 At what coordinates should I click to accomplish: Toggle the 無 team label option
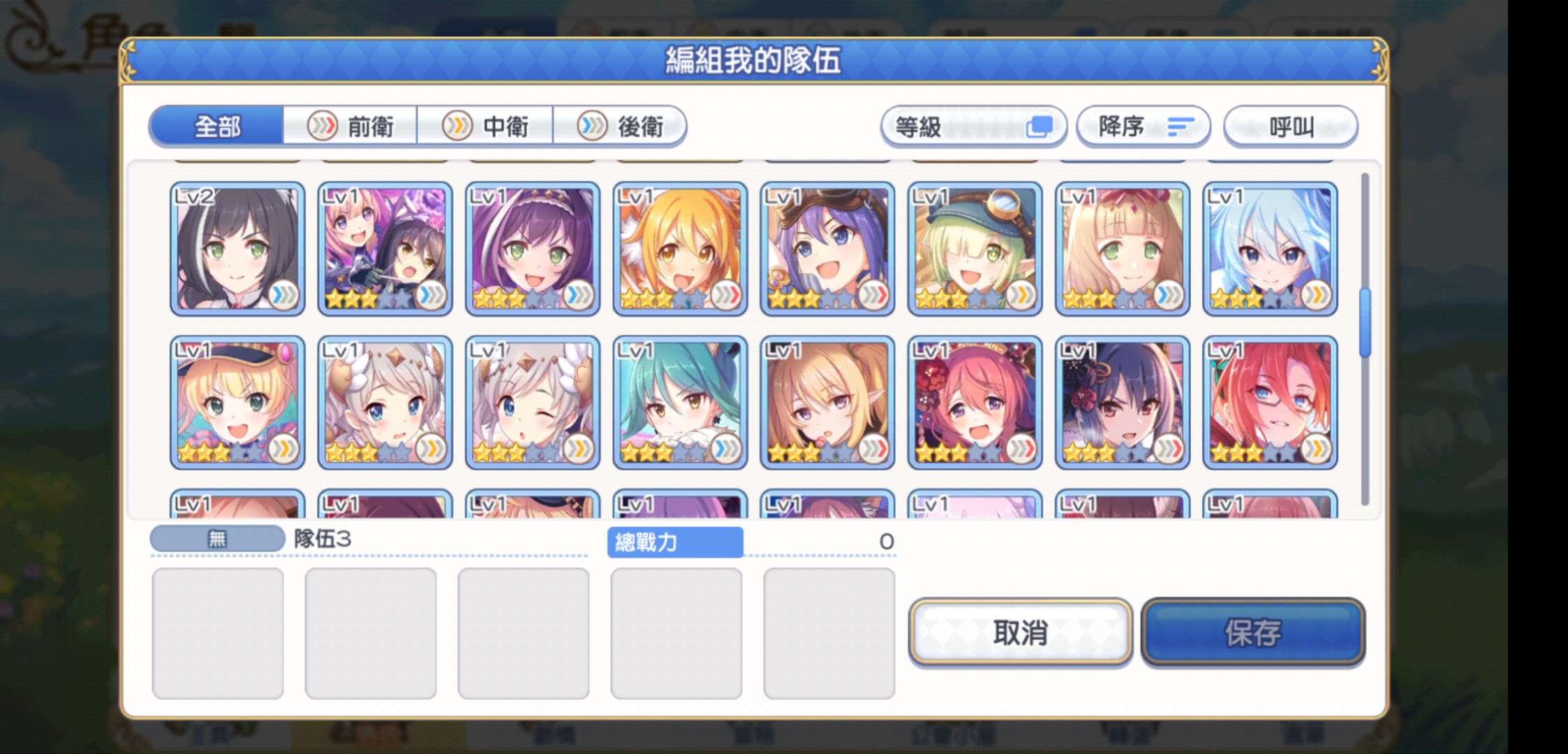(x=217, y=538)
